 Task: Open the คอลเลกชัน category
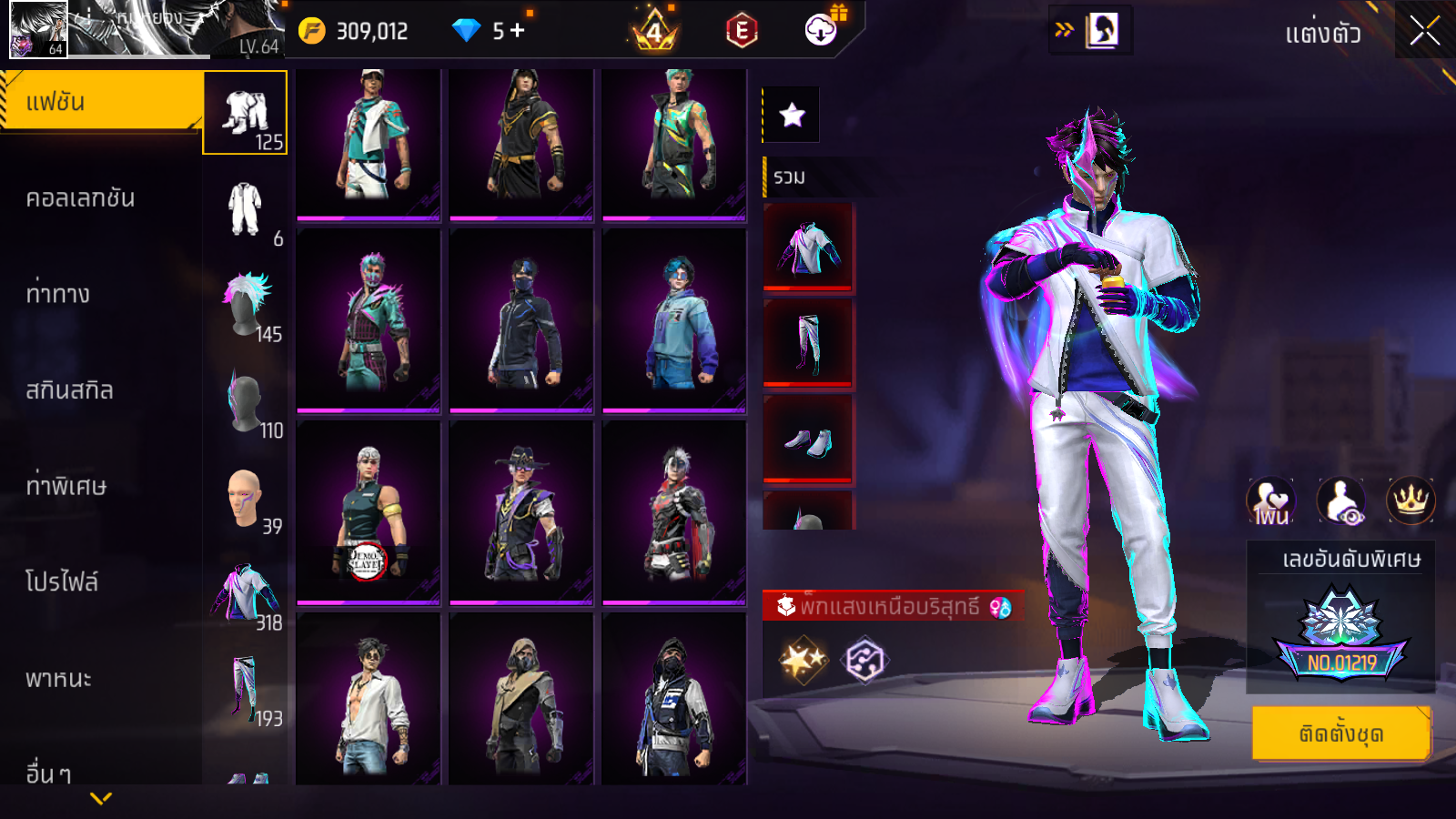coord(82,198)
